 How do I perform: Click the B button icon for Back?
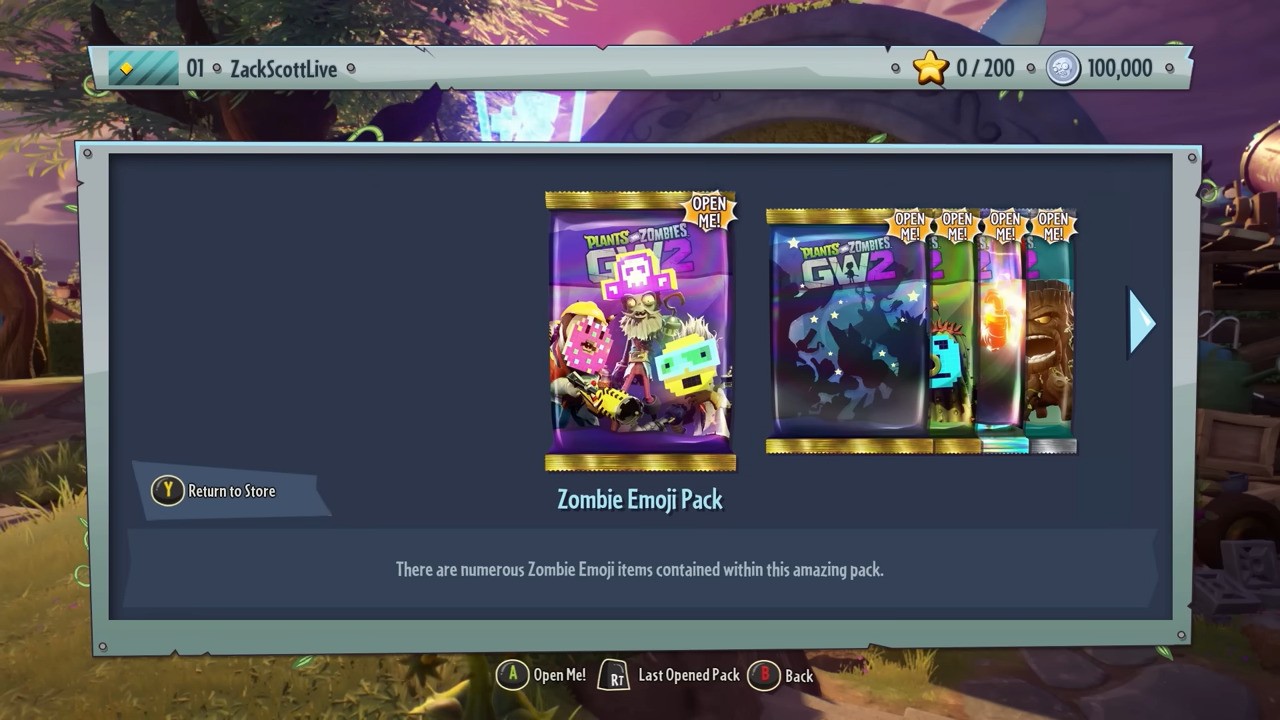pyautogui.click(x=763, y=676)
